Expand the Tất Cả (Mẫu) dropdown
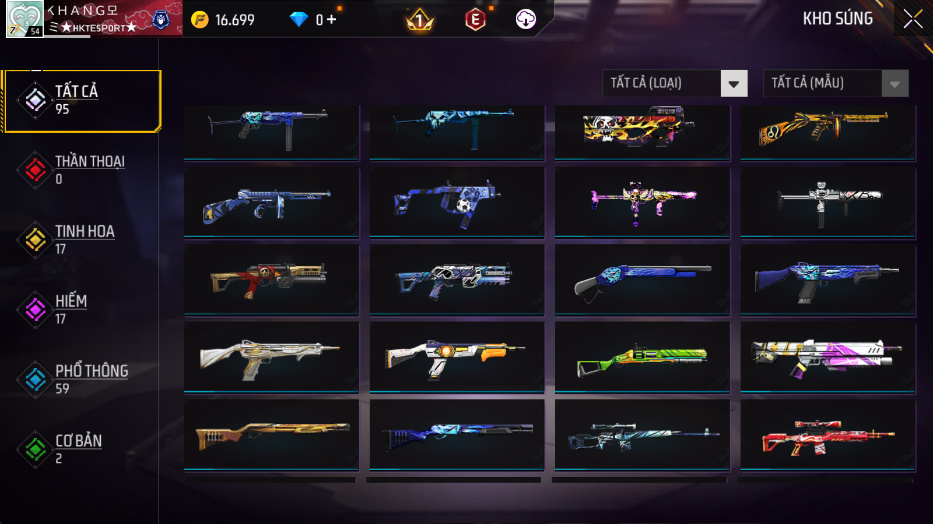The height and width of the screenshot is (524, 933). [x=836, y=84]
